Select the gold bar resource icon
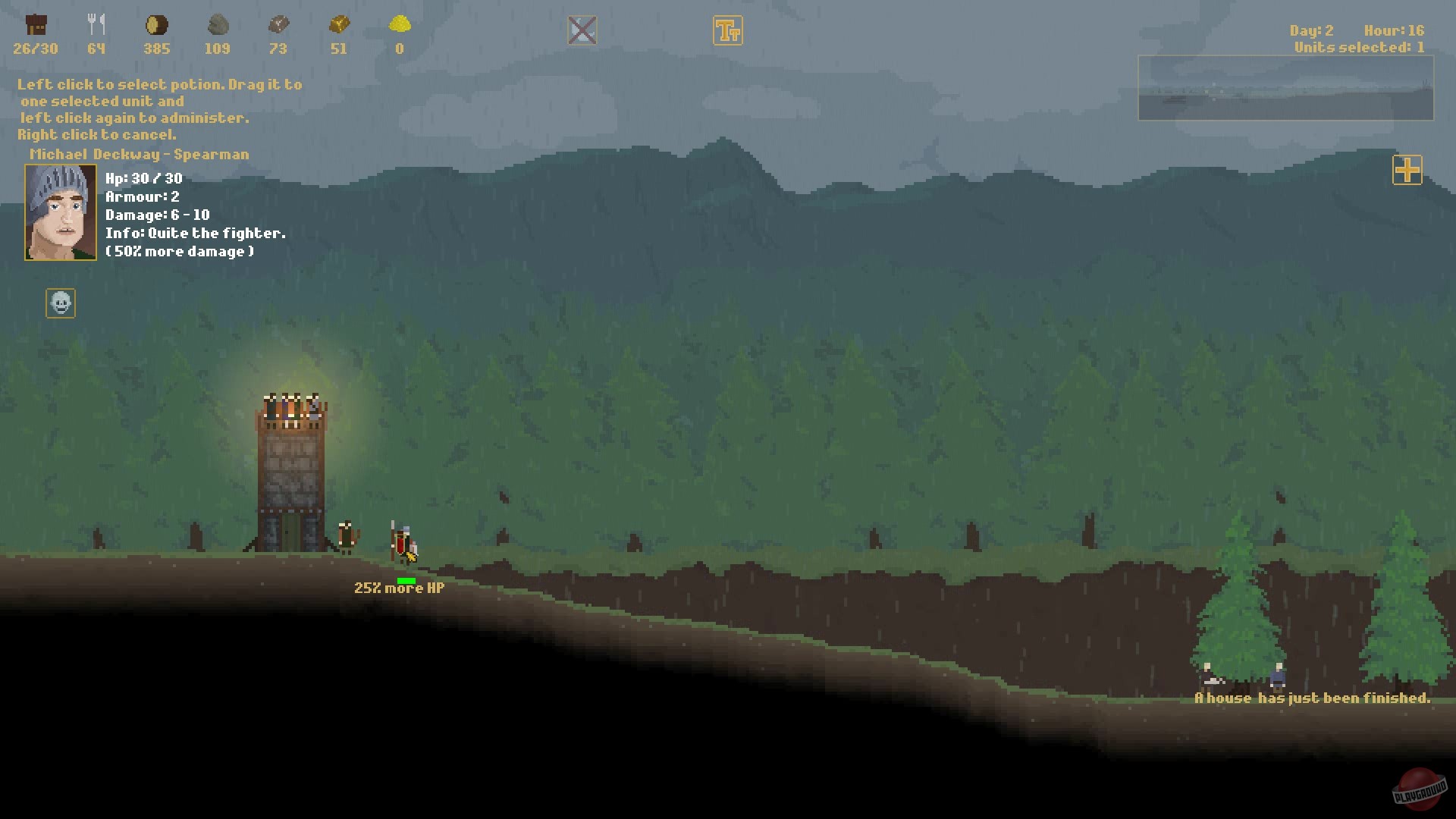The width and height of the screenshot is (1456, 819). (339, 25)
